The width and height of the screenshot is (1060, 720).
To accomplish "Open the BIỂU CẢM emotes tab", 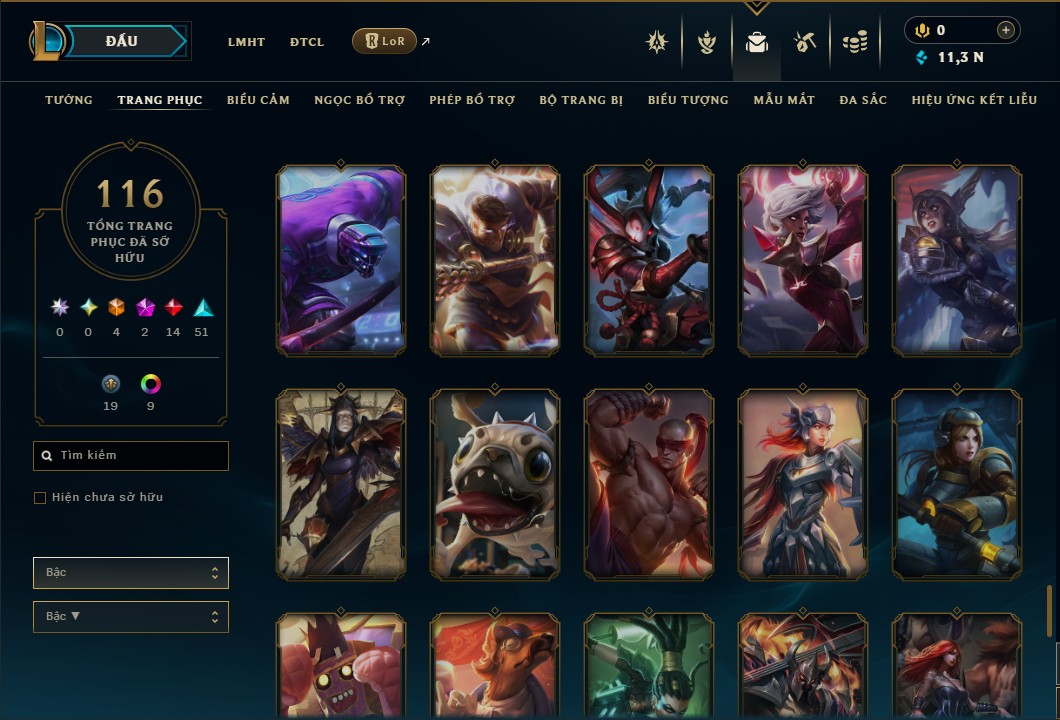I will point(258,100).
